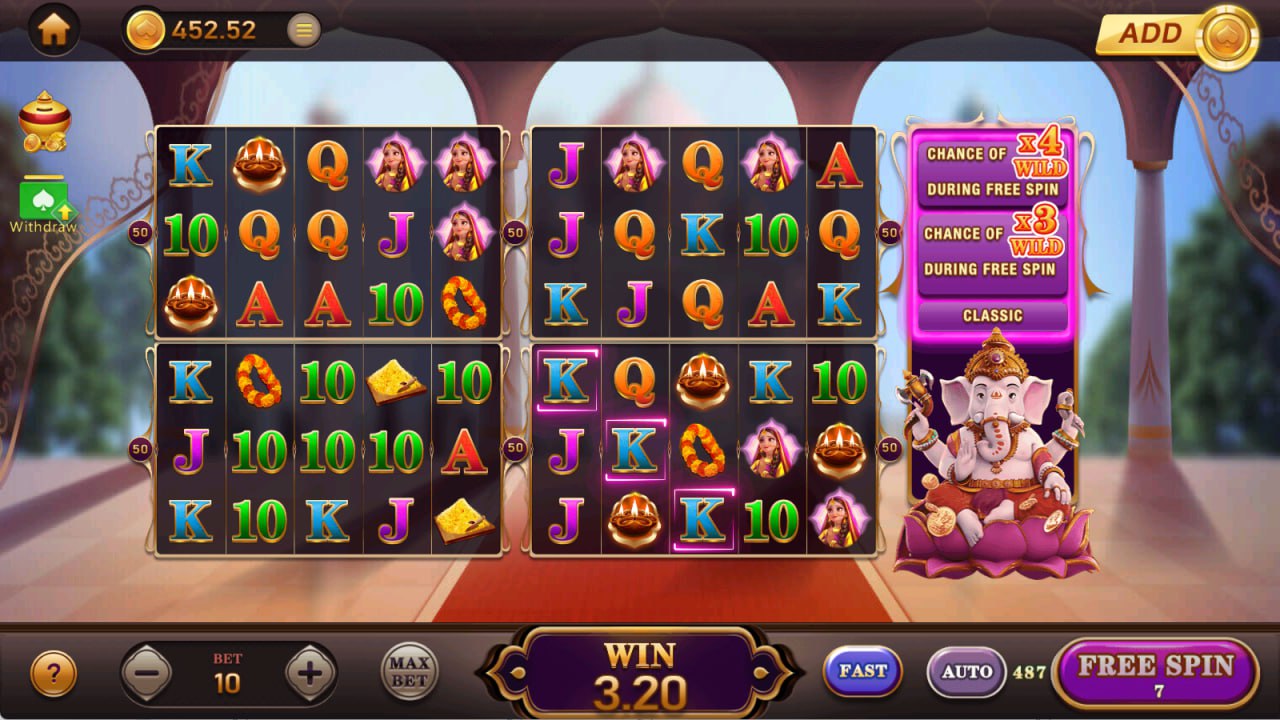The image size is (1280, 720).
Task: Open the gold coin pot bonus
Action: [x=45, y=122]
